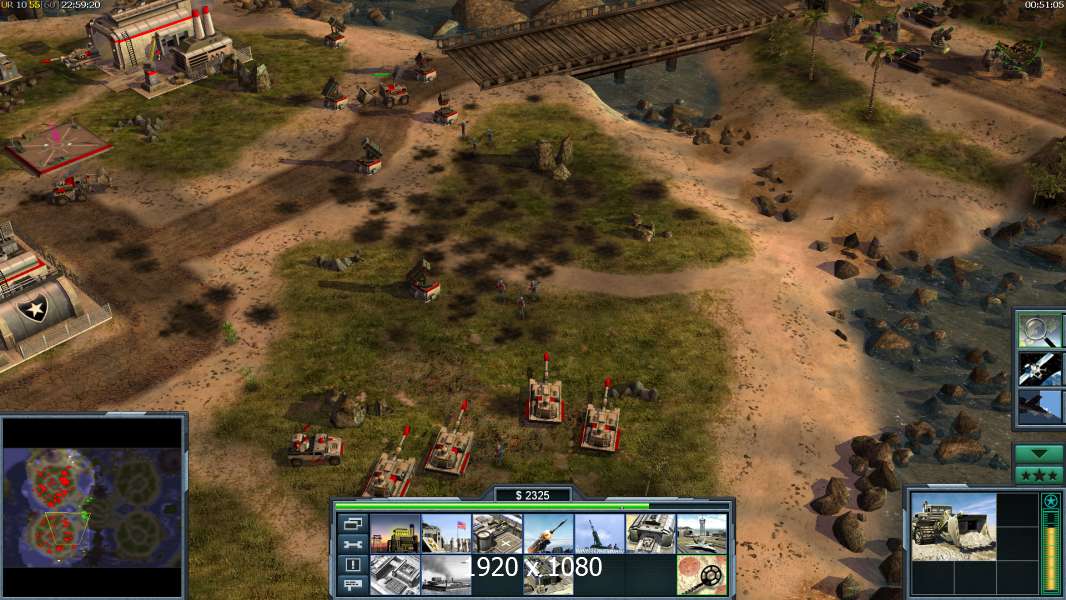This screenshot has width=1066, height=600.
Task: Build the airfield with control tower
Action: point(701,534)
